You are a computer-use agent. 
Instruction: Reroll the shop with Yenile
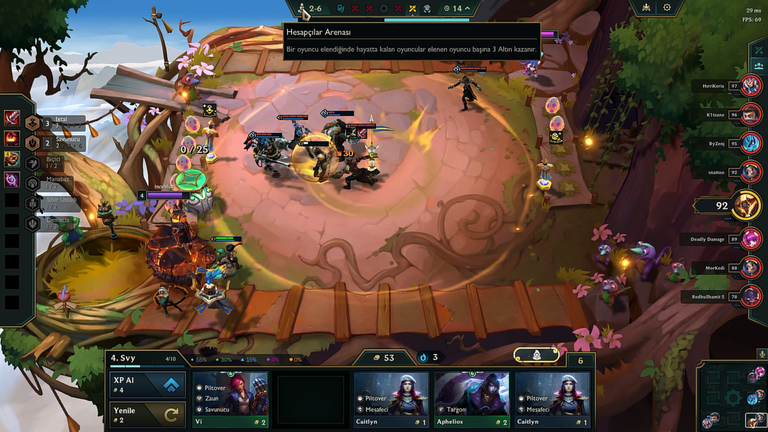(148, 414)
